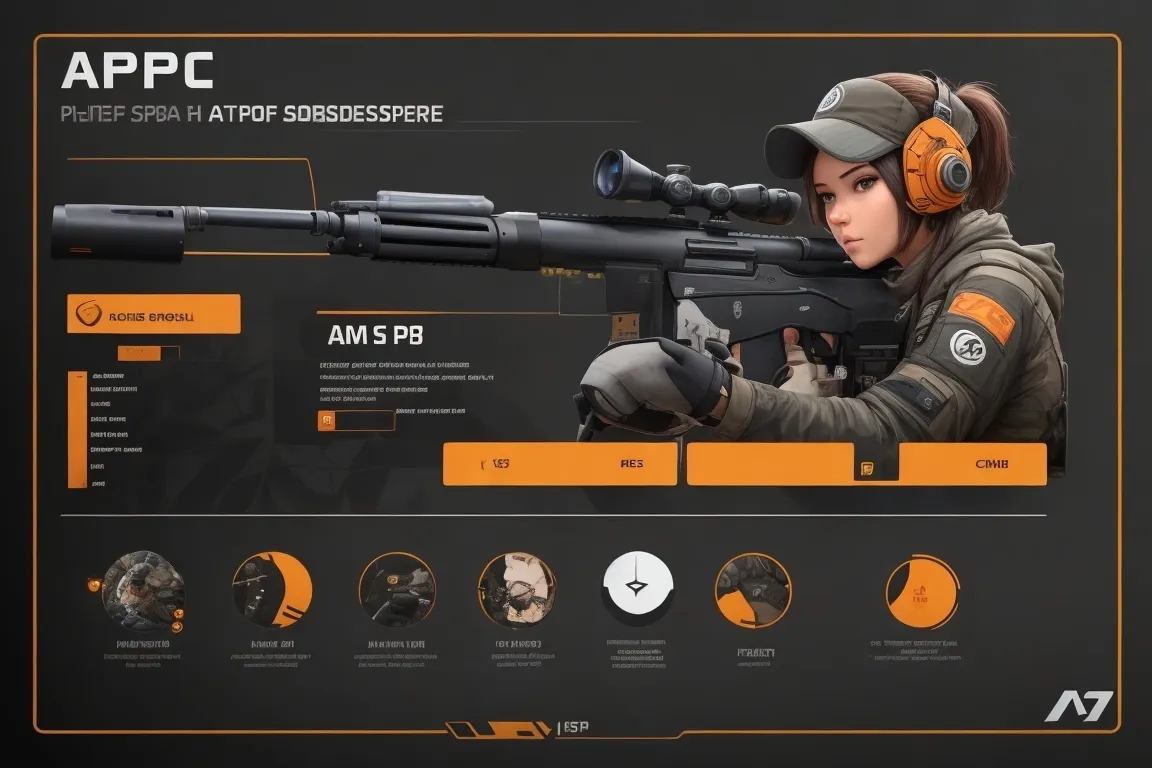The image size is (1152, 768).
Task: Open the white circle with diamond marker
Action: click(638, 586)
